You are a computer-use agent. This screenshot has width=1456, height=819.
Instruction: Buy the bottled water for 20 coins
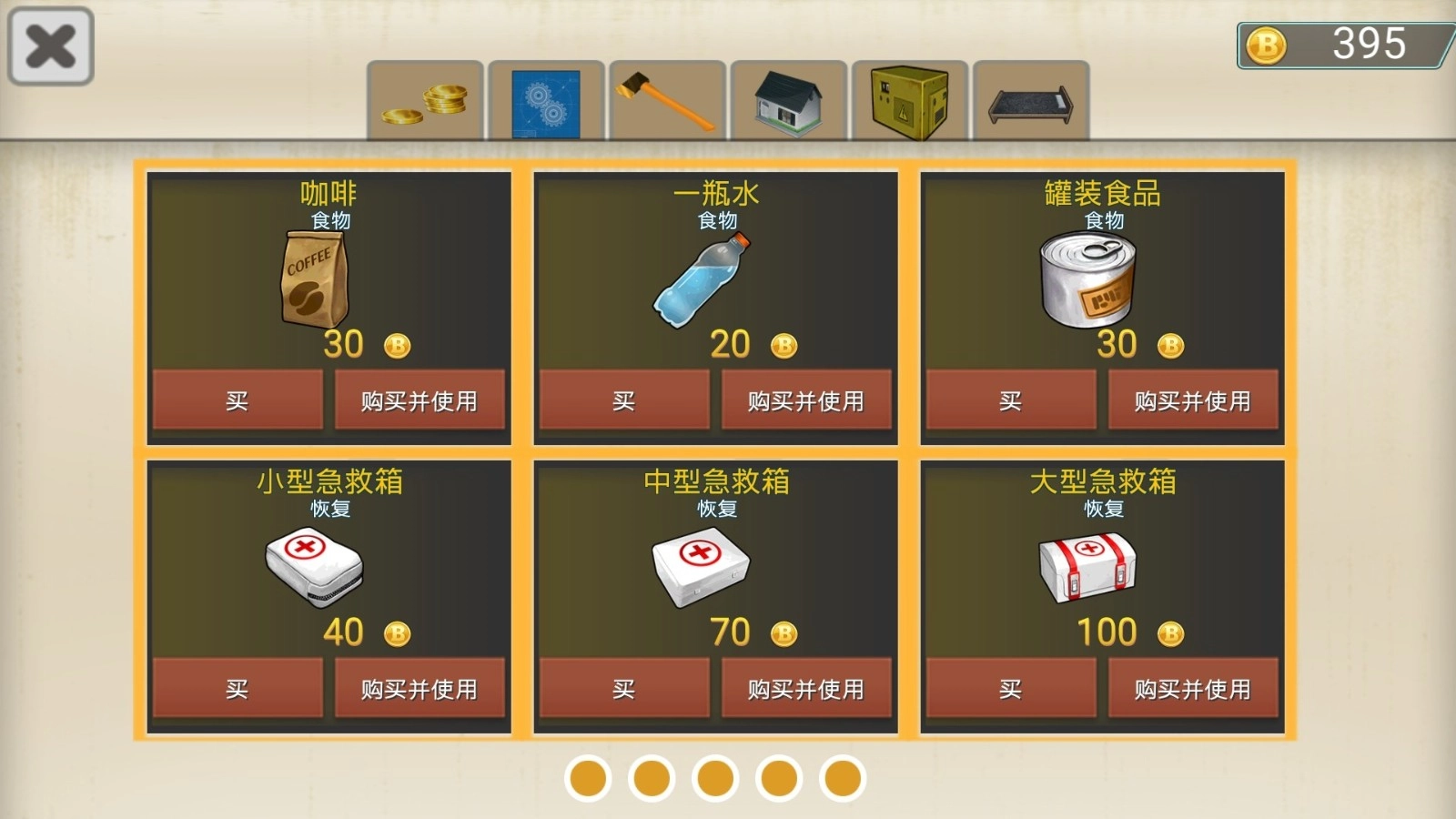coord(624,400)
